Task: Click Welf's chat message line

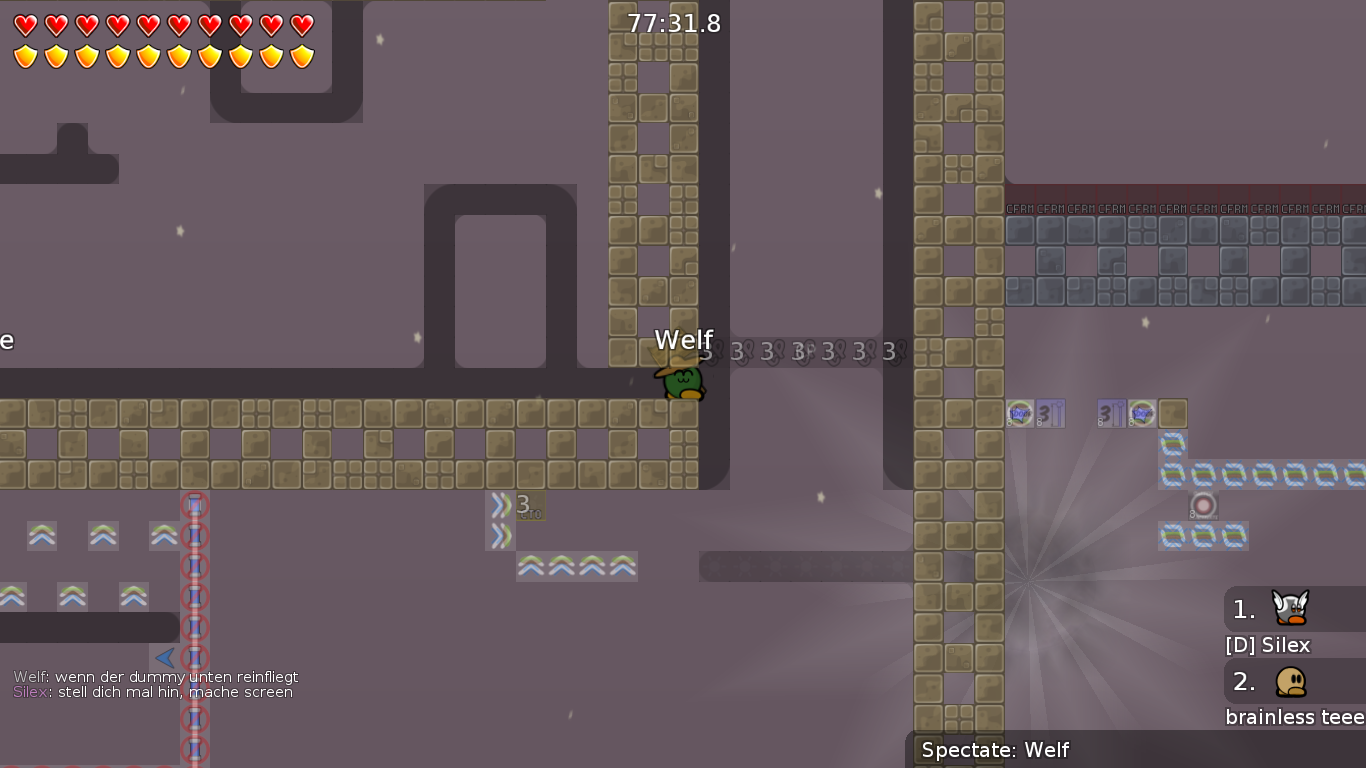Action: (x=155, y=677)
